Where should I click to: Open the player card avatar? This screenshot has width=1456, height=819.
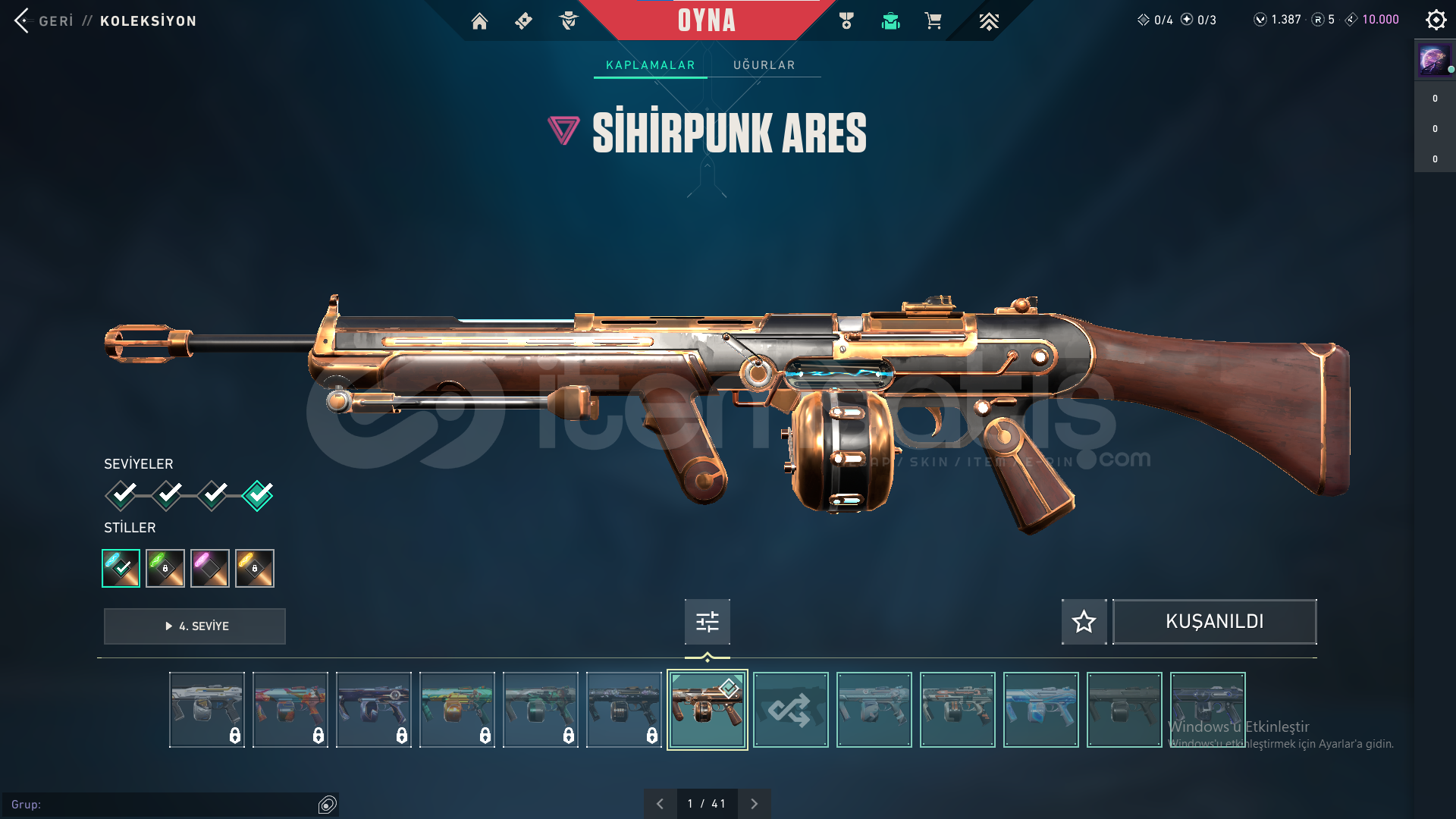[x=1433, y=59]
